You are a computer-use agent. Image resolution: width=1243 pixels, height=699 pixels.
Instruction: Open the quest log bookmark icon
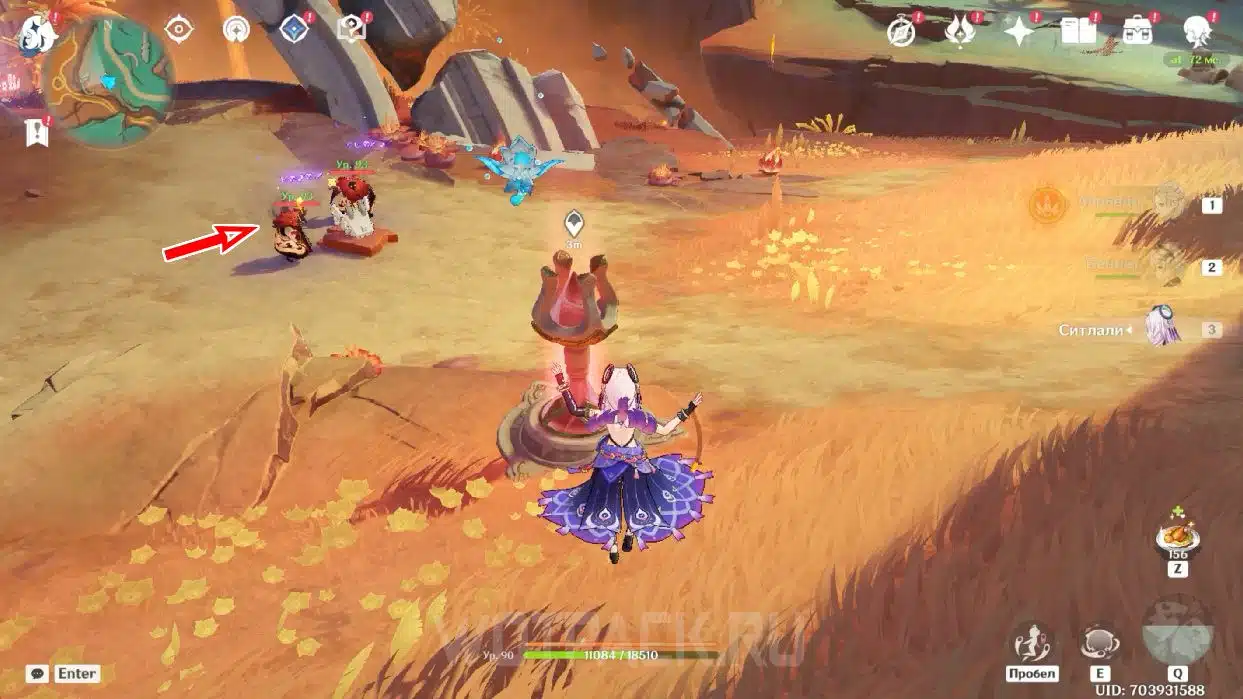(x=37, y=132)
